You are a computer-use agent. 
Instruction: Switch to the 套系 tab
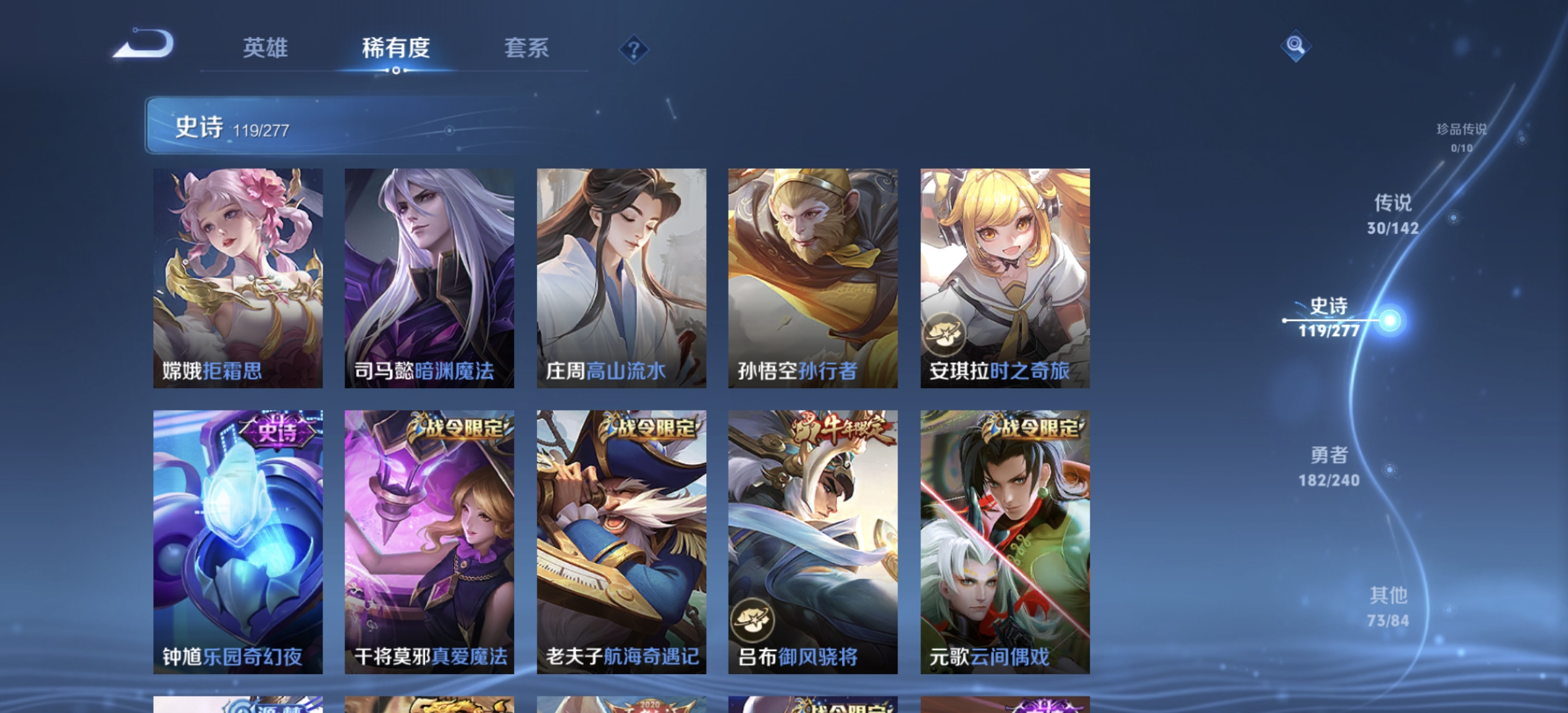coord(528,49)
